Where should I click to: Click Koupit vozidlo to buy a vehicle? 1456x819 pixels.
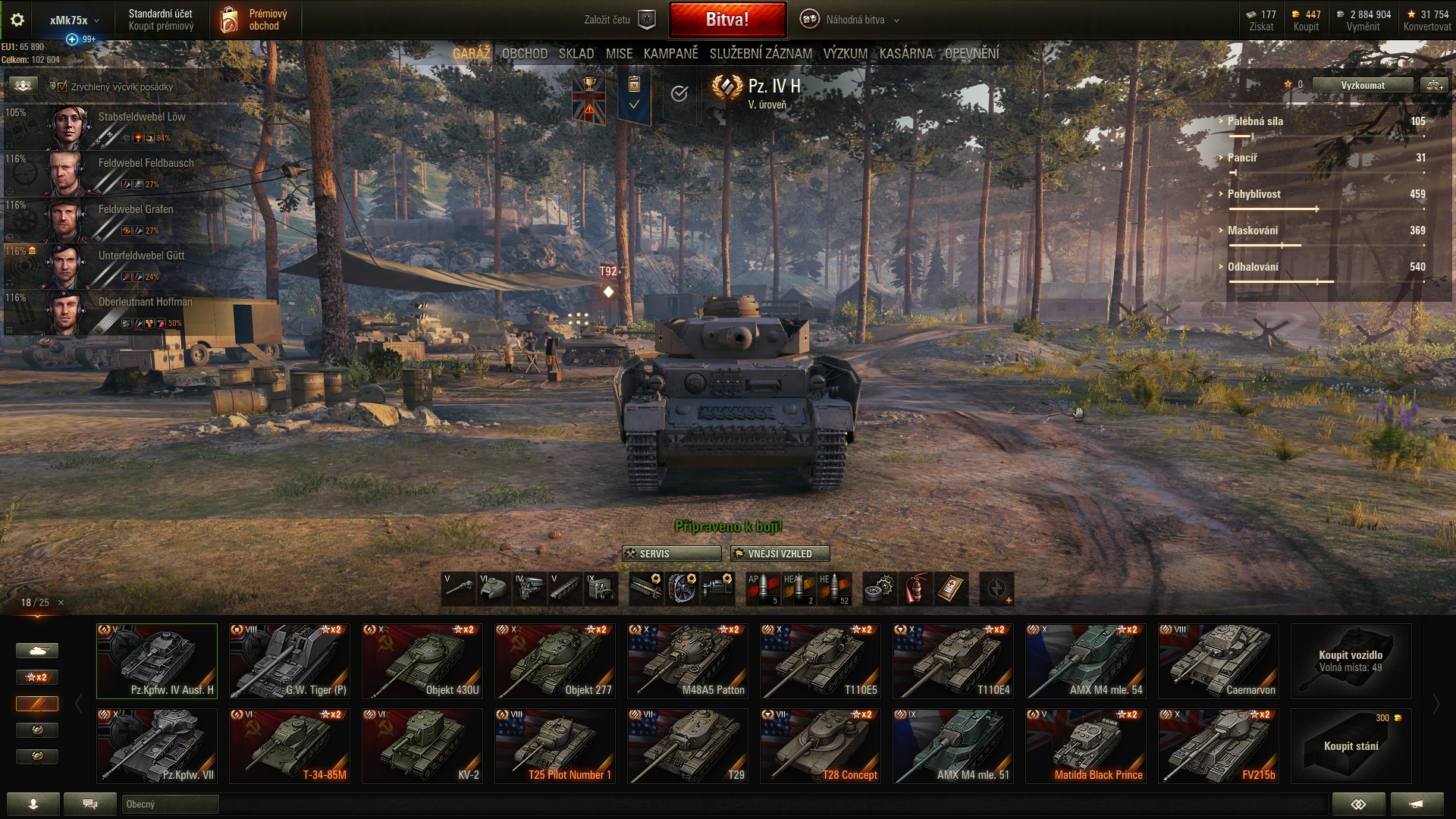(x=1351, y=661)
